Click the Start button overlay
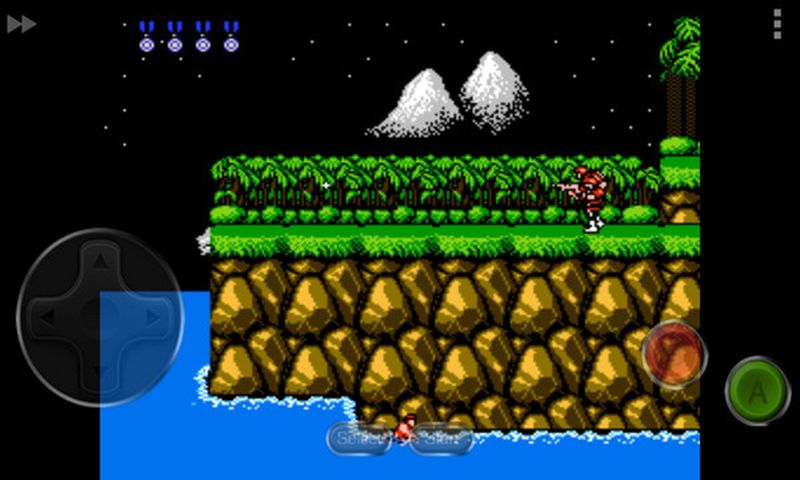This screenshot has height=480, width=800. (443, 438)
